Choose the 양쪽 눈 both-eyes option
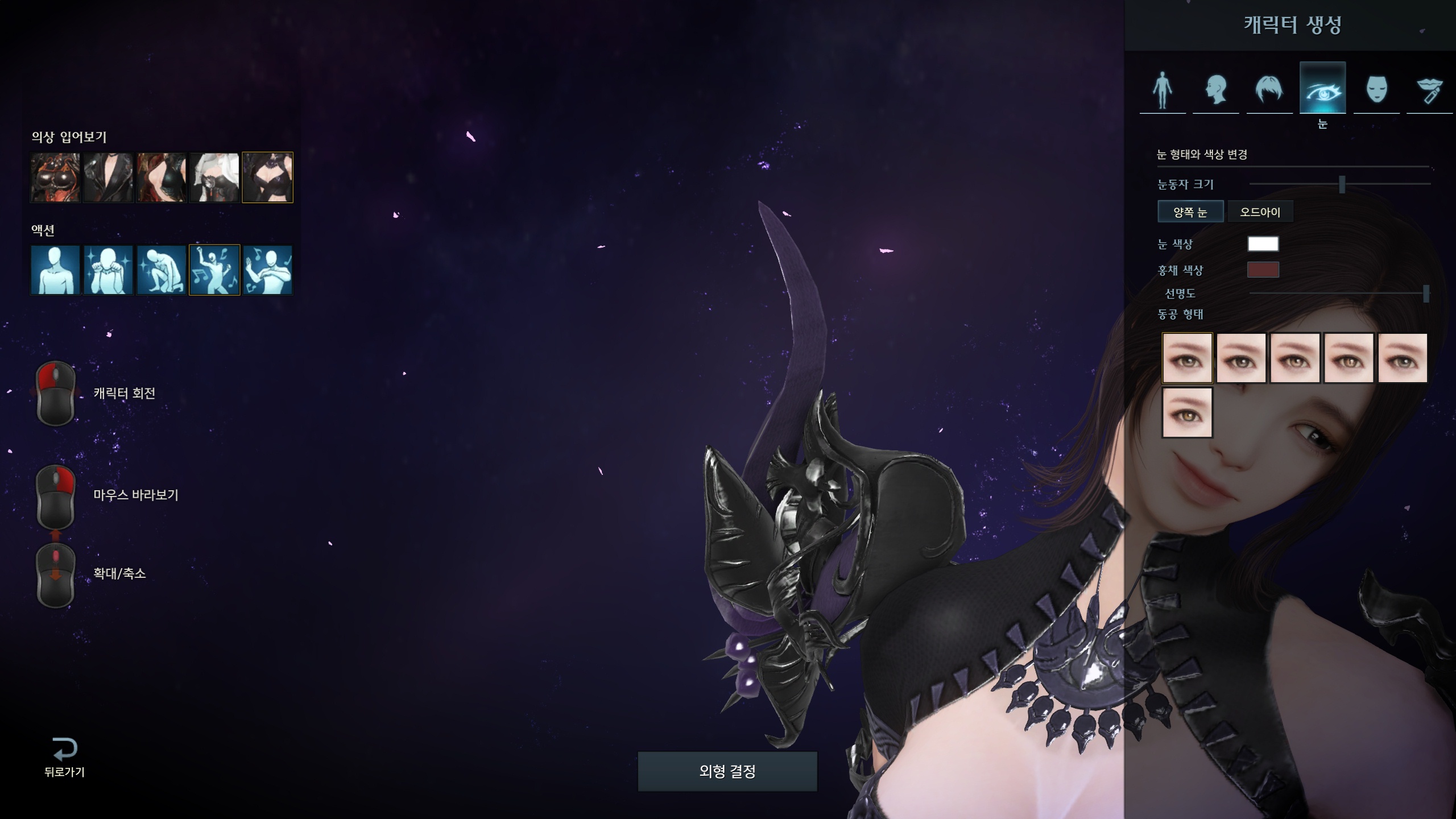Viewport: 1456px width, 819px height. coord(1190,212)
